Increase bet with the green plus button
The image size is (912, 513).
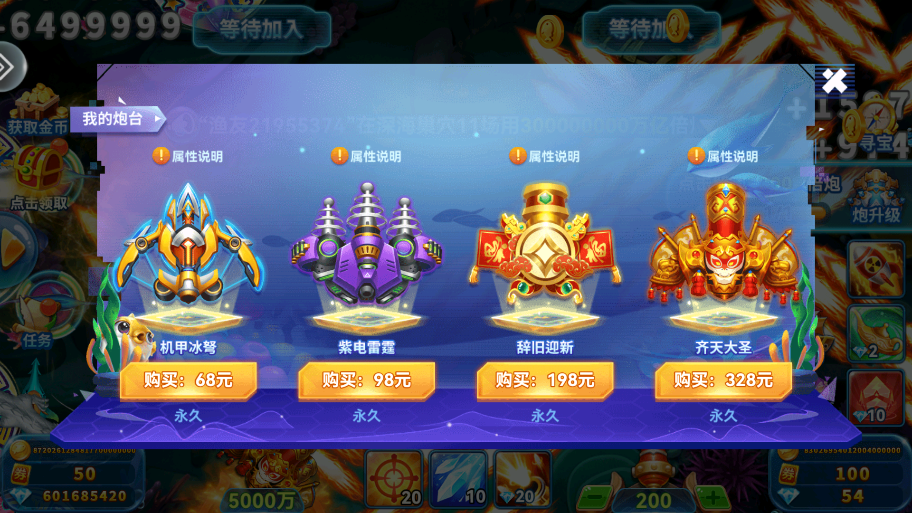(x=711, y=497)
